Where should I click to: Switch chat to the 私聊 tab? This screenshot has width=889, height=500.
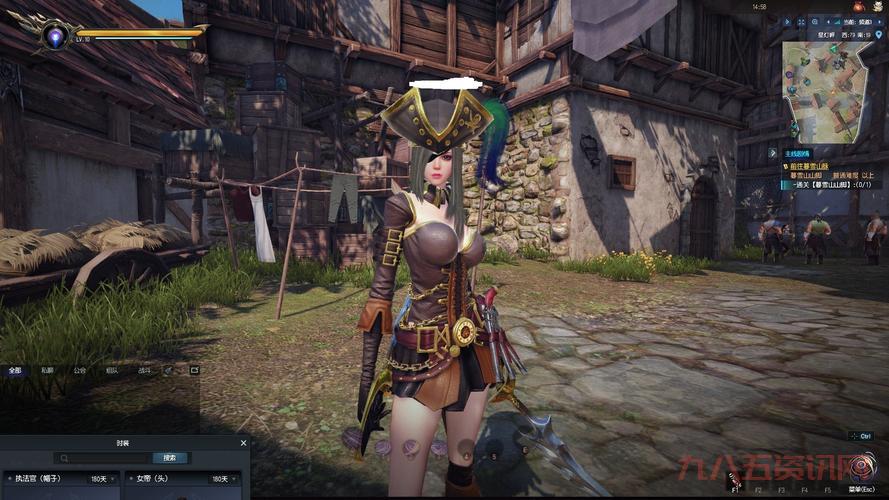pyautogui.click(x=47, y=369)
